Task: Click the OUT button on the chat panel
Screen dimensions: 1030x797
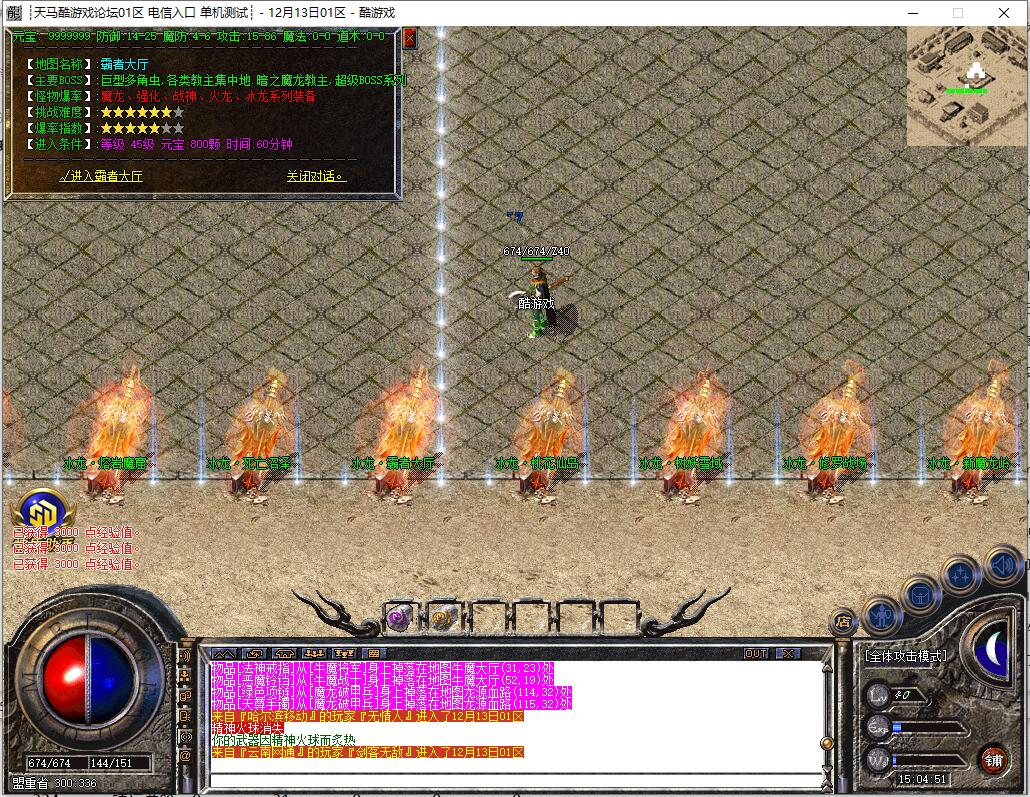Action: [x=756, y=653]
